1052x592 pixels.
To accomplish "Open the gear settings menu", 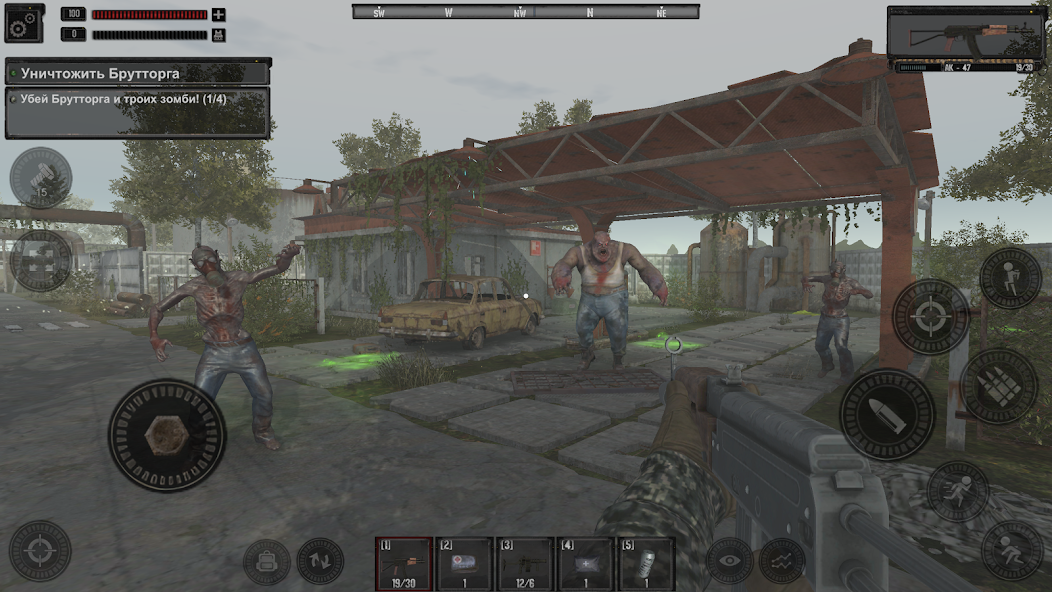I will coord(24,23).
